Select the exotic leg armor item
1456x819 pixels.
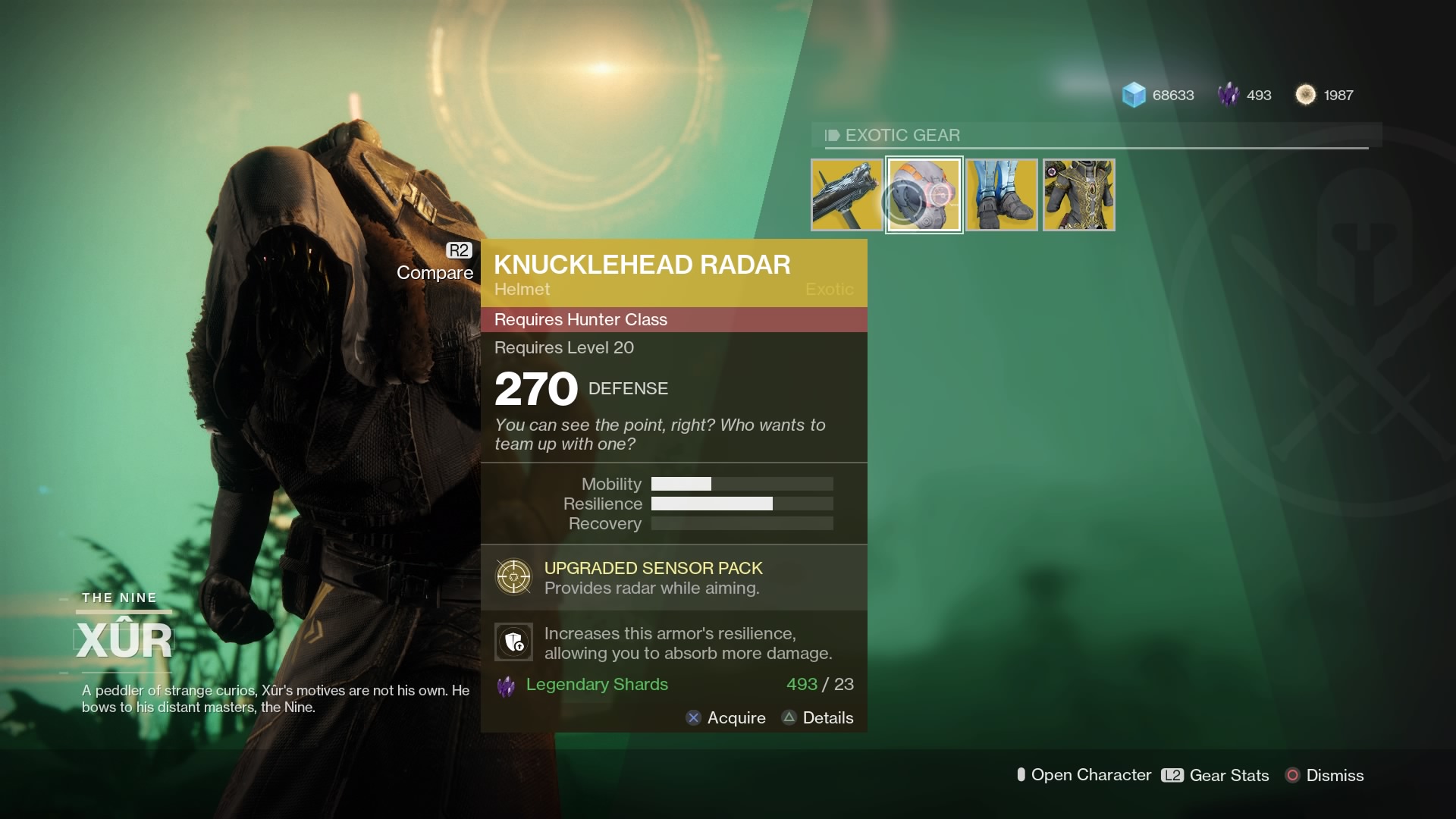pos(1001,195)
